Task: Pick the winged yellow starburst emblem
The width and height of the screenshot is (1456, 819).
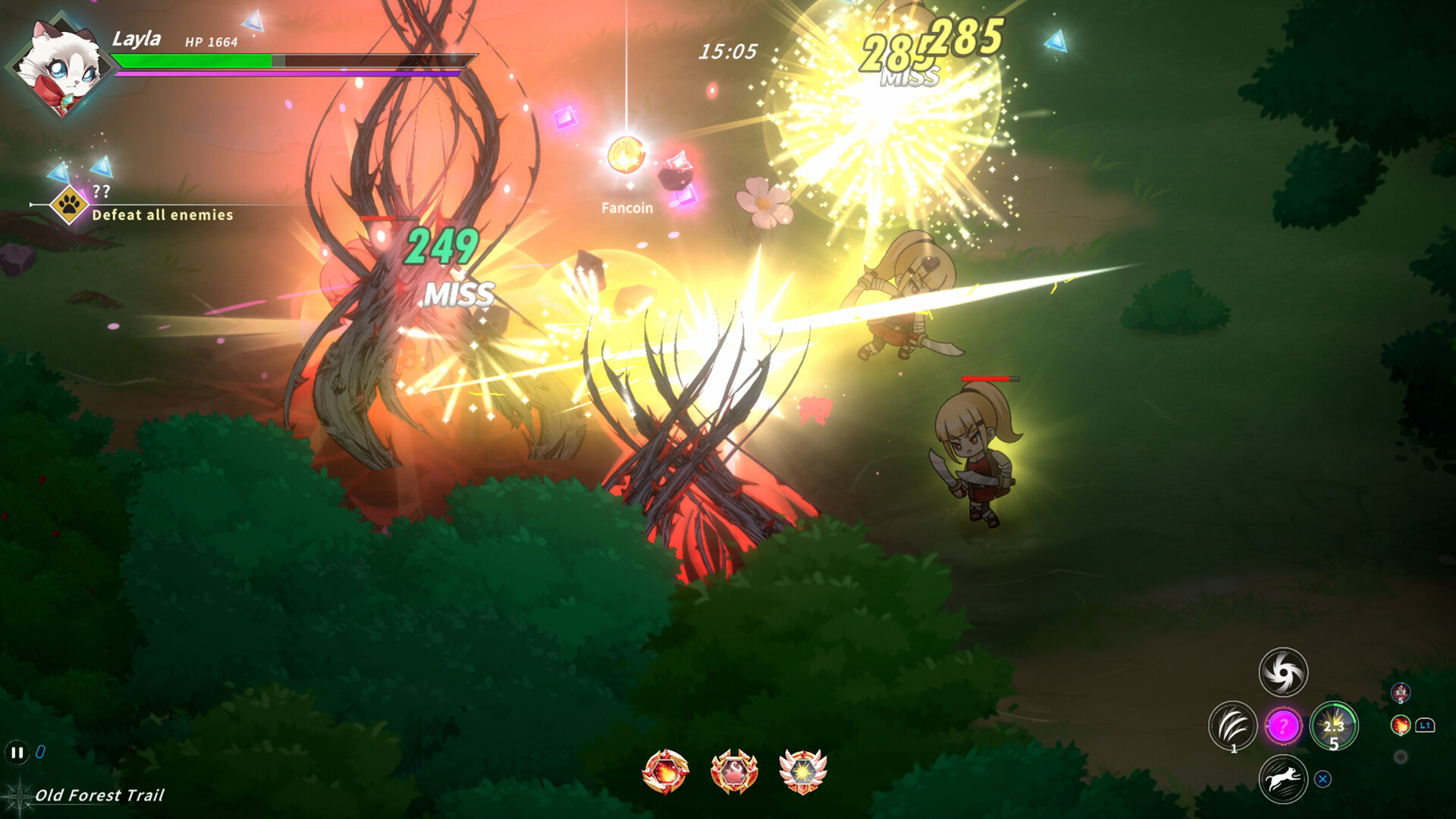Action: tap(802, 772)
